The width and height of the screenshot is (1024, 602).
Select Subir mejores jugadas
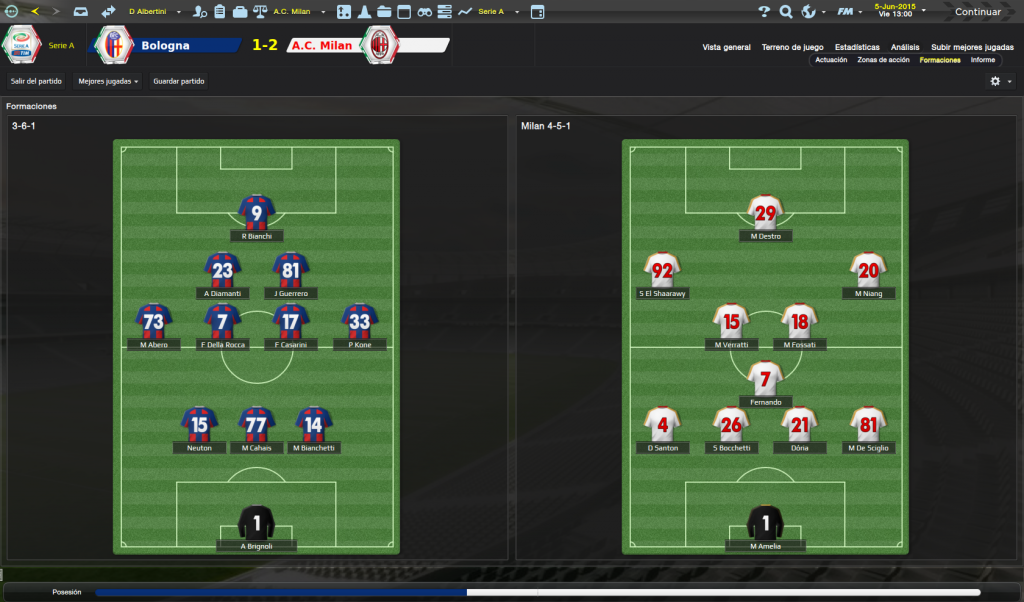[x=972, y=47]
